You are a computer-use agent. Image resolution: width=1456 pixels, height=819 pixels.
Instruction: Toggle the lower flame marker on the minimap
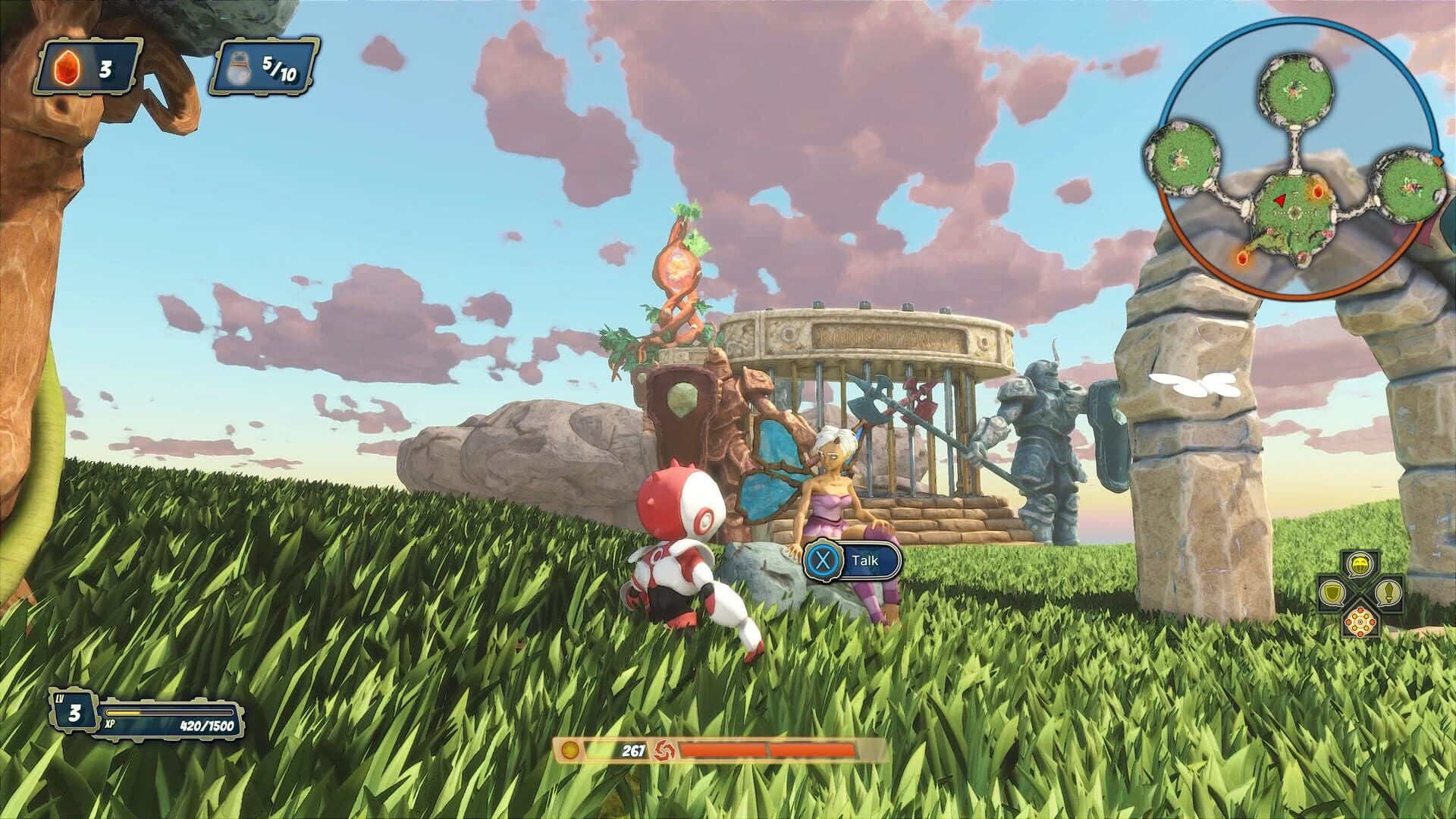click(x=1241, y=258)
